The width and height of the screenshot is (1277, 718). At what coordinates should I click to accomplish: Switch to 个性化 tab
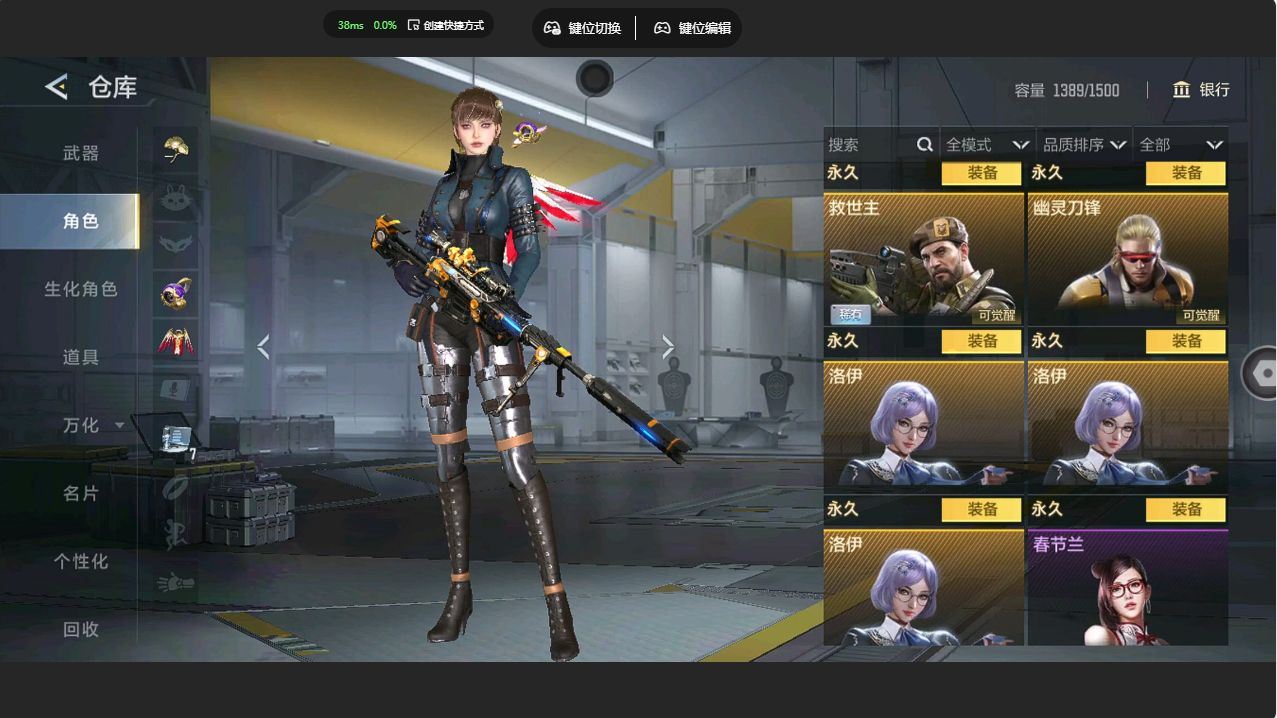81,561
